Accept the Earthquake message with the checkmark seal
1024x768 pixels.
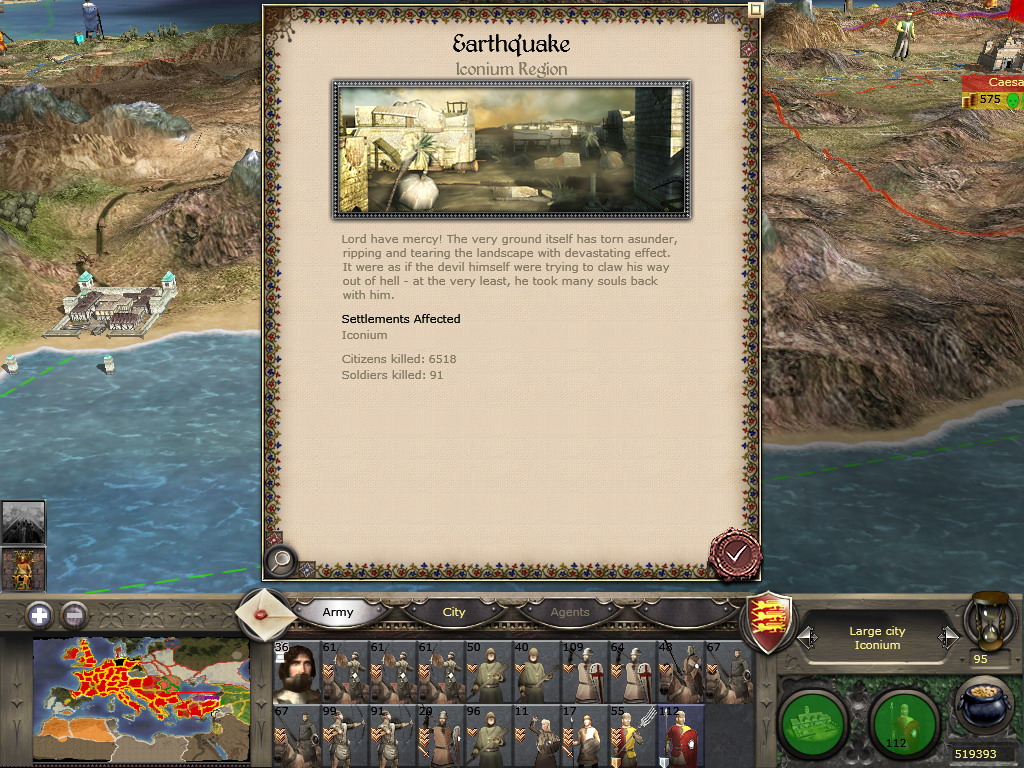[x=736, y=553]
